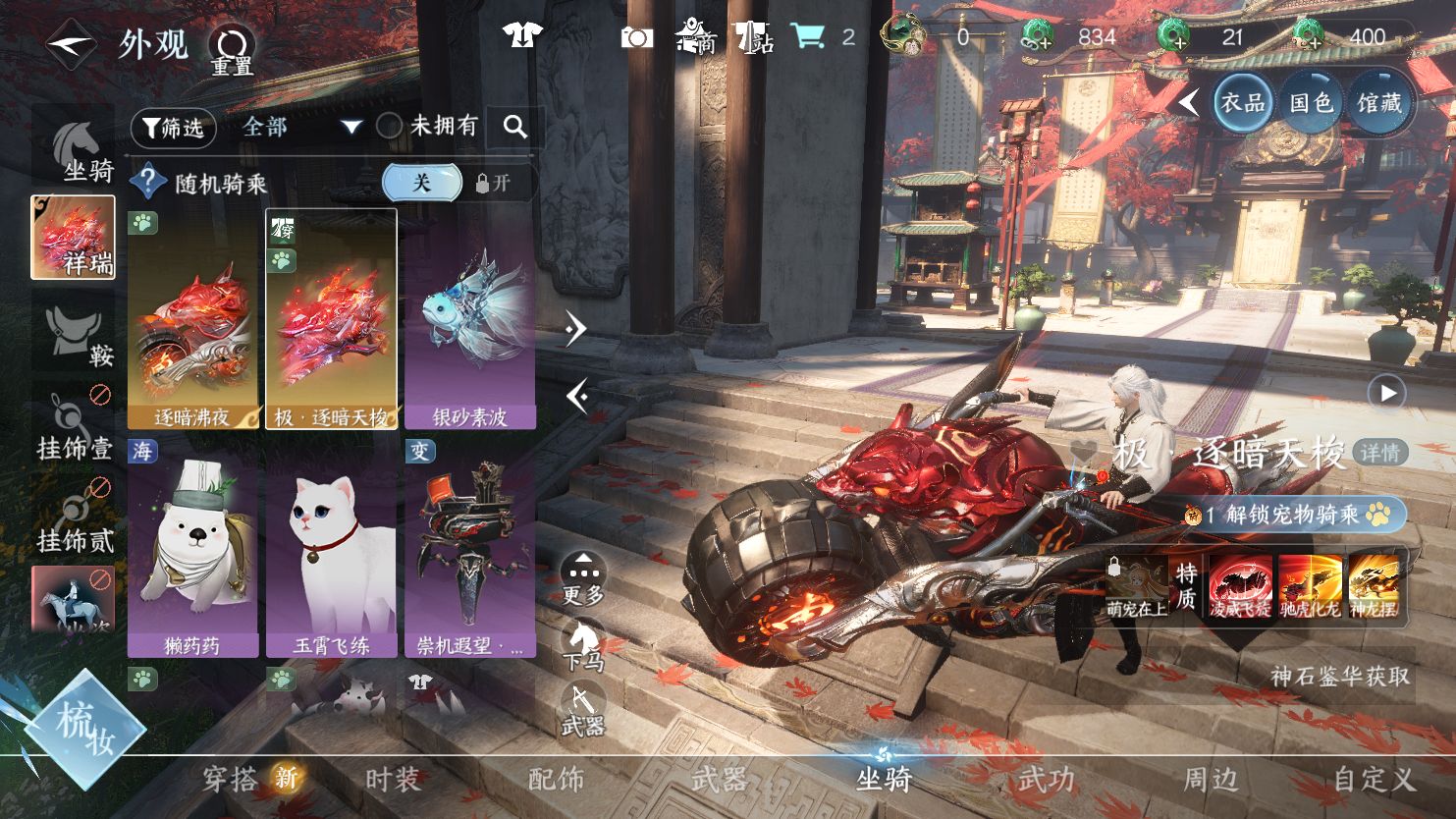Go back using the arrow beside 外观

click(x=70, y=44)
